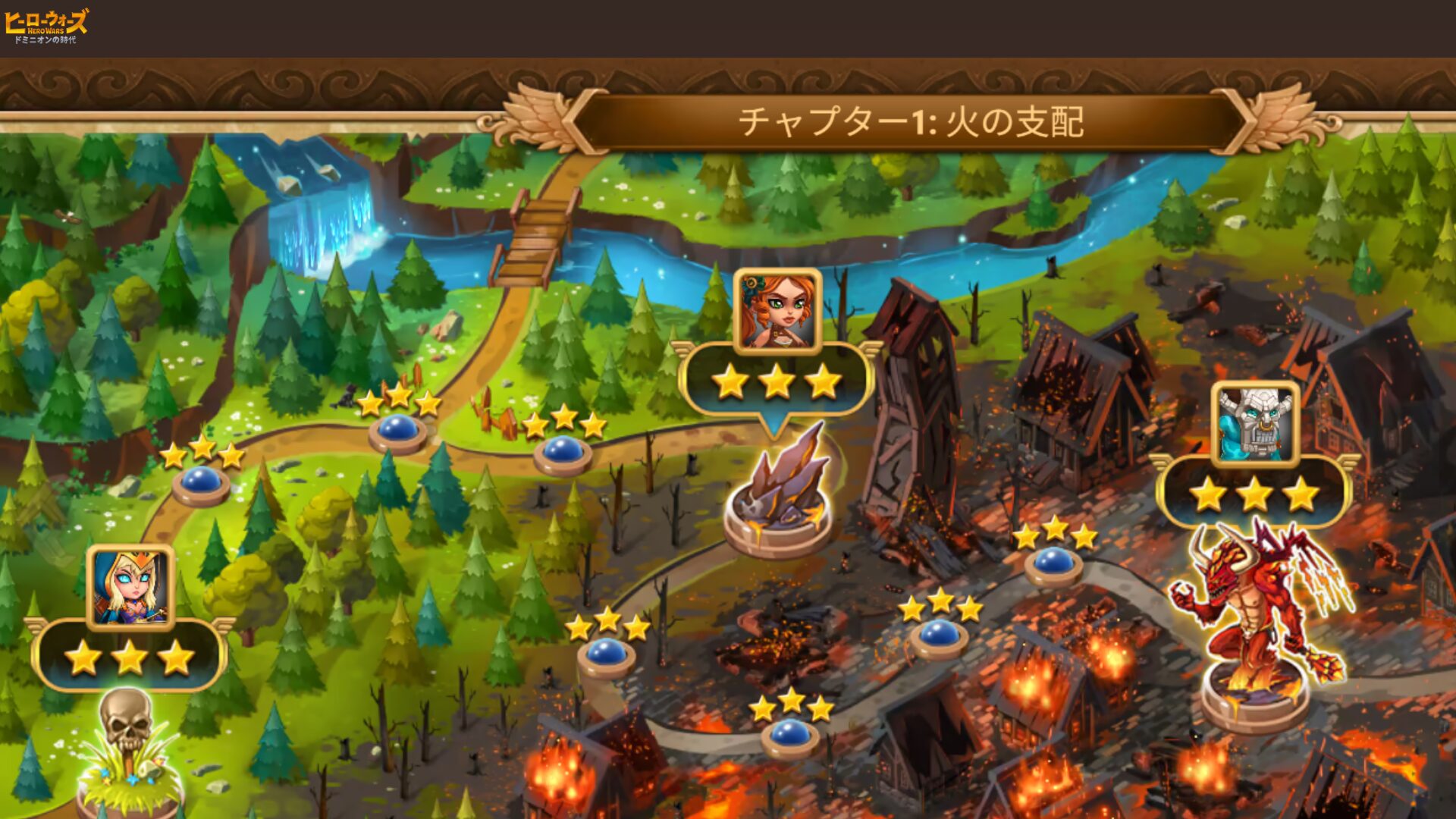Select the blue orb stage beside the wooden fence
Viewport: 1456px width, 819px height.
tap(562, 450)
